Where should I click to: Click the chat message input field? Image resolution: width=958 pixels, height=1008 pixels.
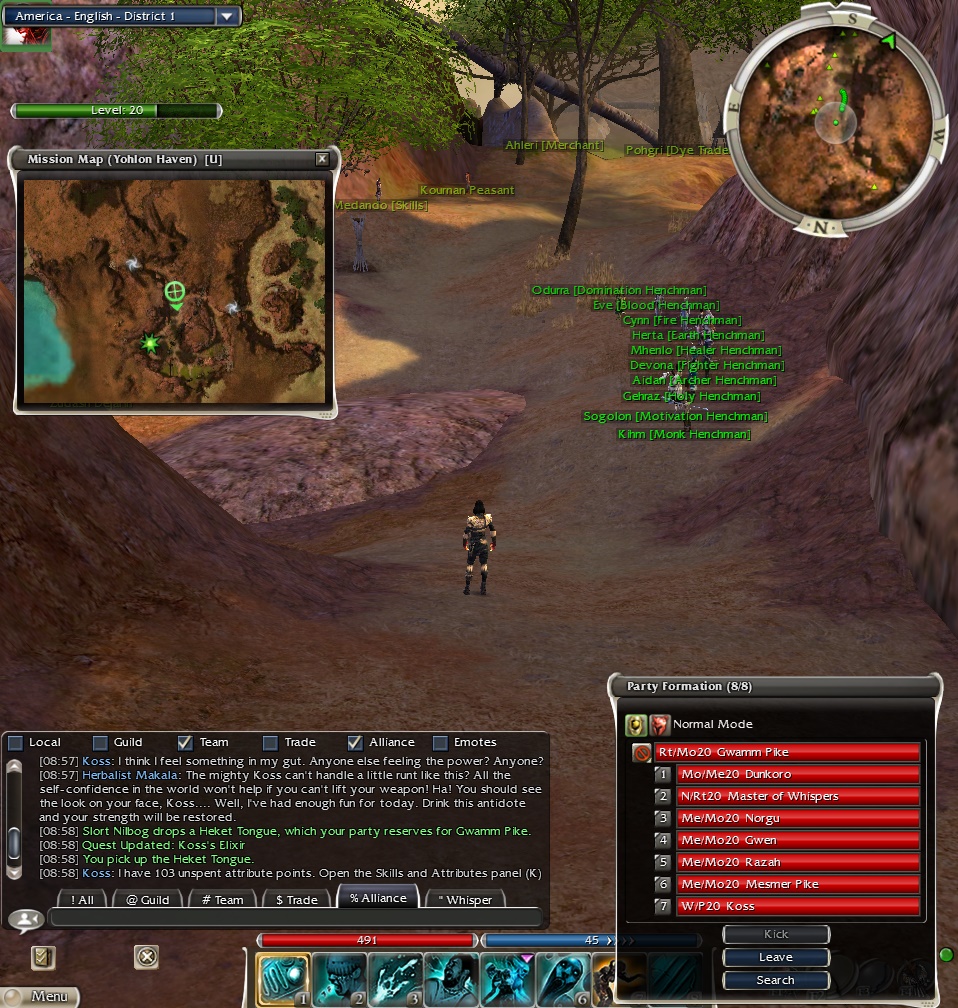pos(295,917)
